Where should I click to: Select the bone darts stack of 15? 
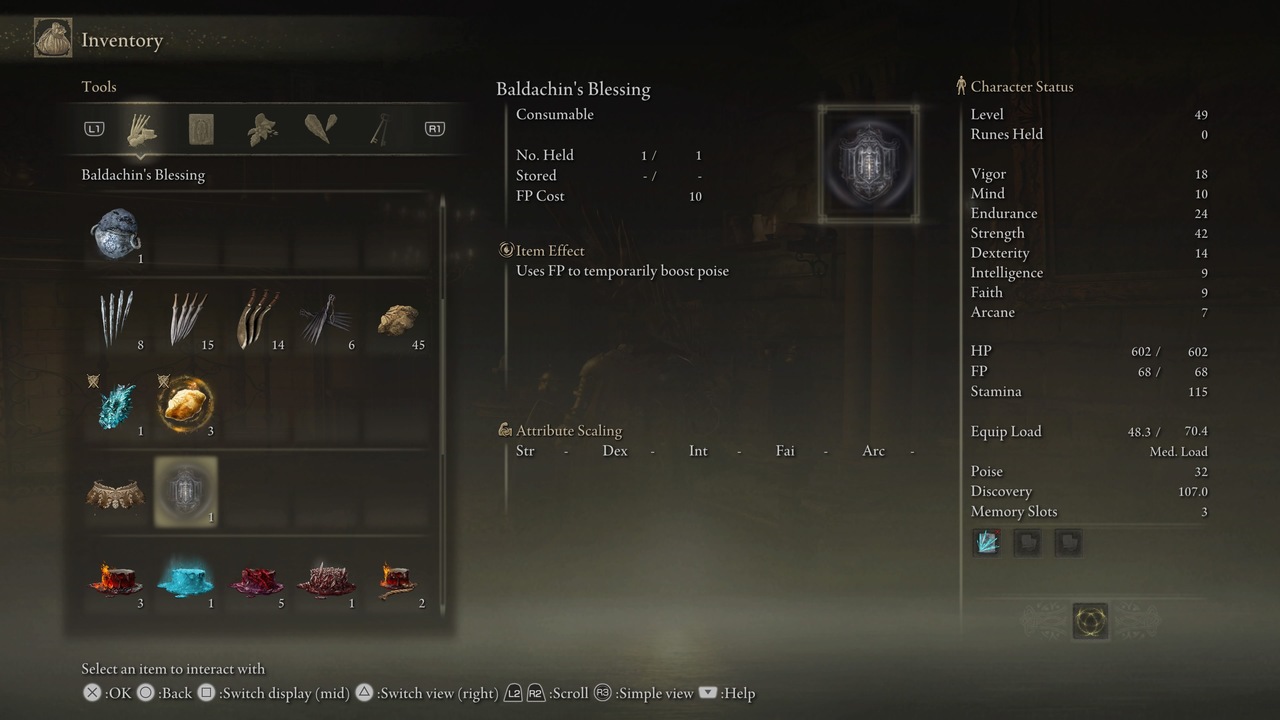[x=186, y=320]
